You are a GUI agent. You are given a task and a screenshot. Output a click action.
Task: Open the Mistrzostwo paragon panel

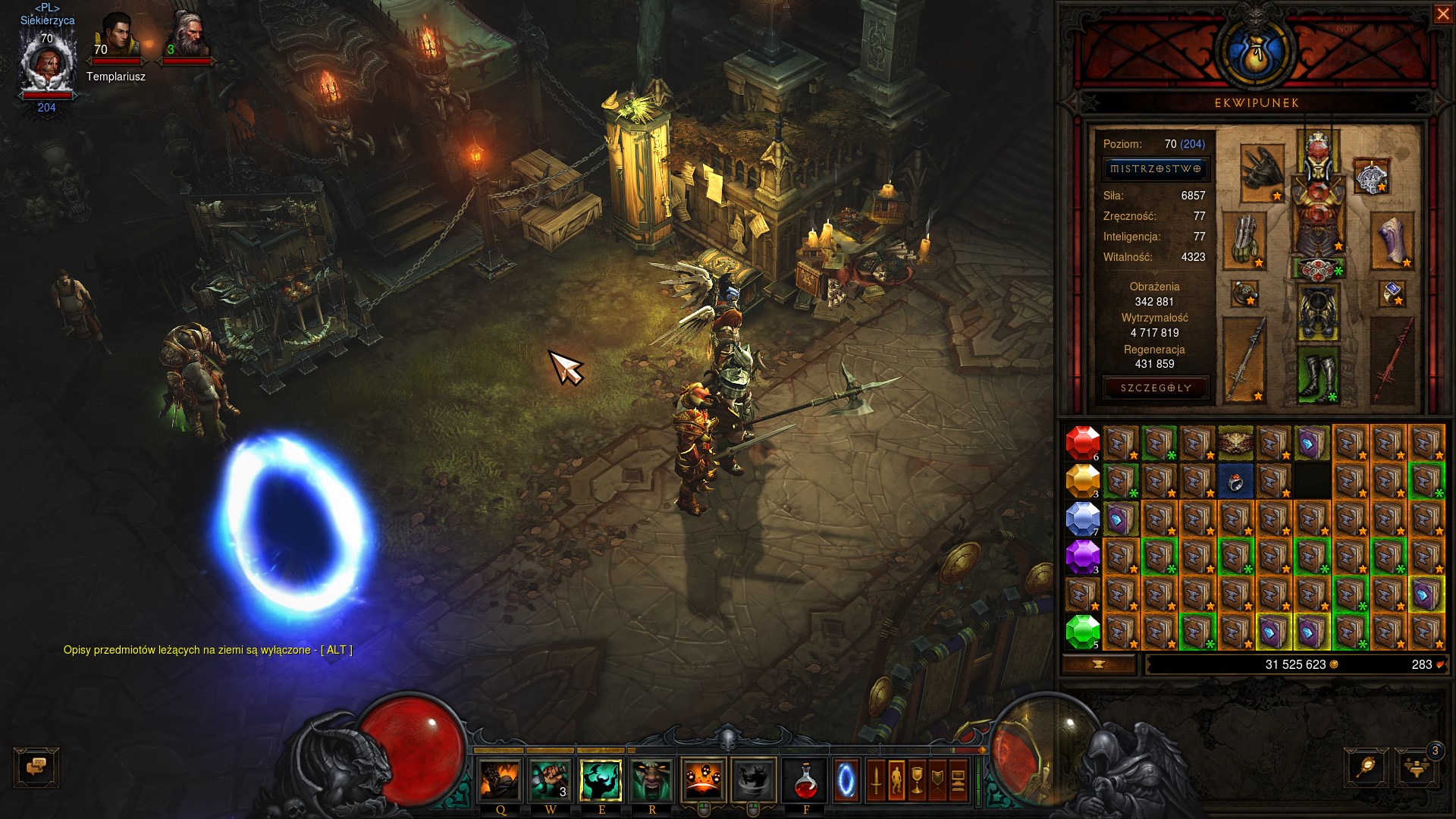point(1155,169)
